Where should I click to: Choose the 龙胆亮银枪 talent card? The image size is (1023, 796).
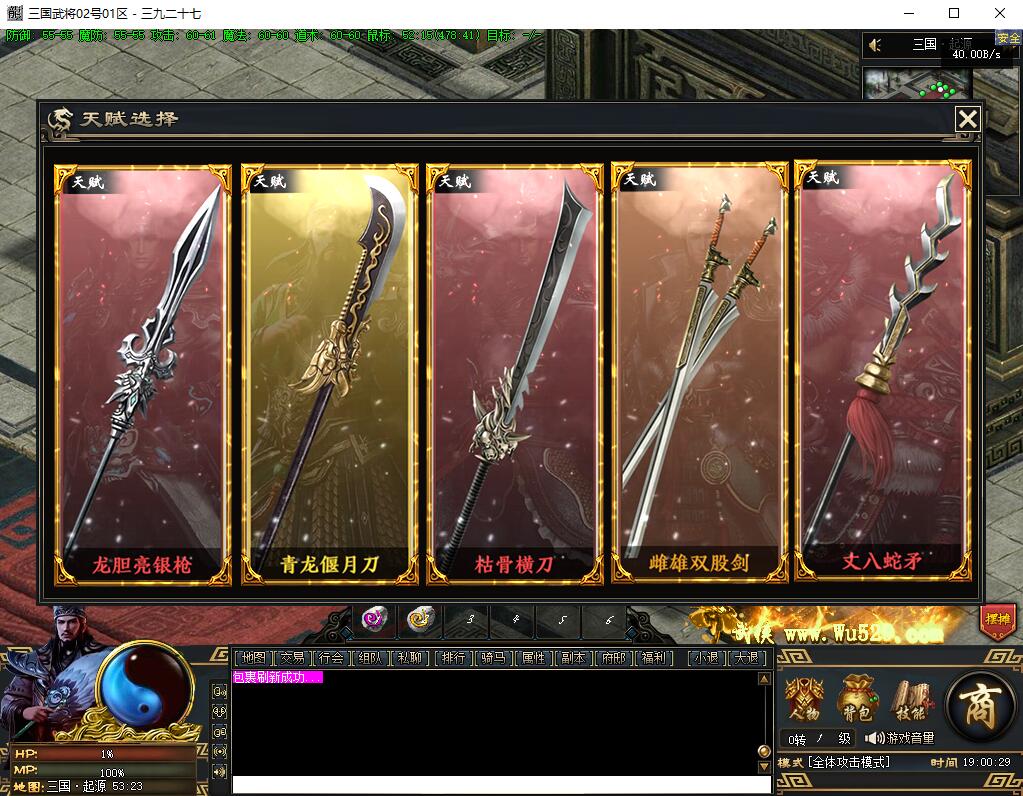143,375
